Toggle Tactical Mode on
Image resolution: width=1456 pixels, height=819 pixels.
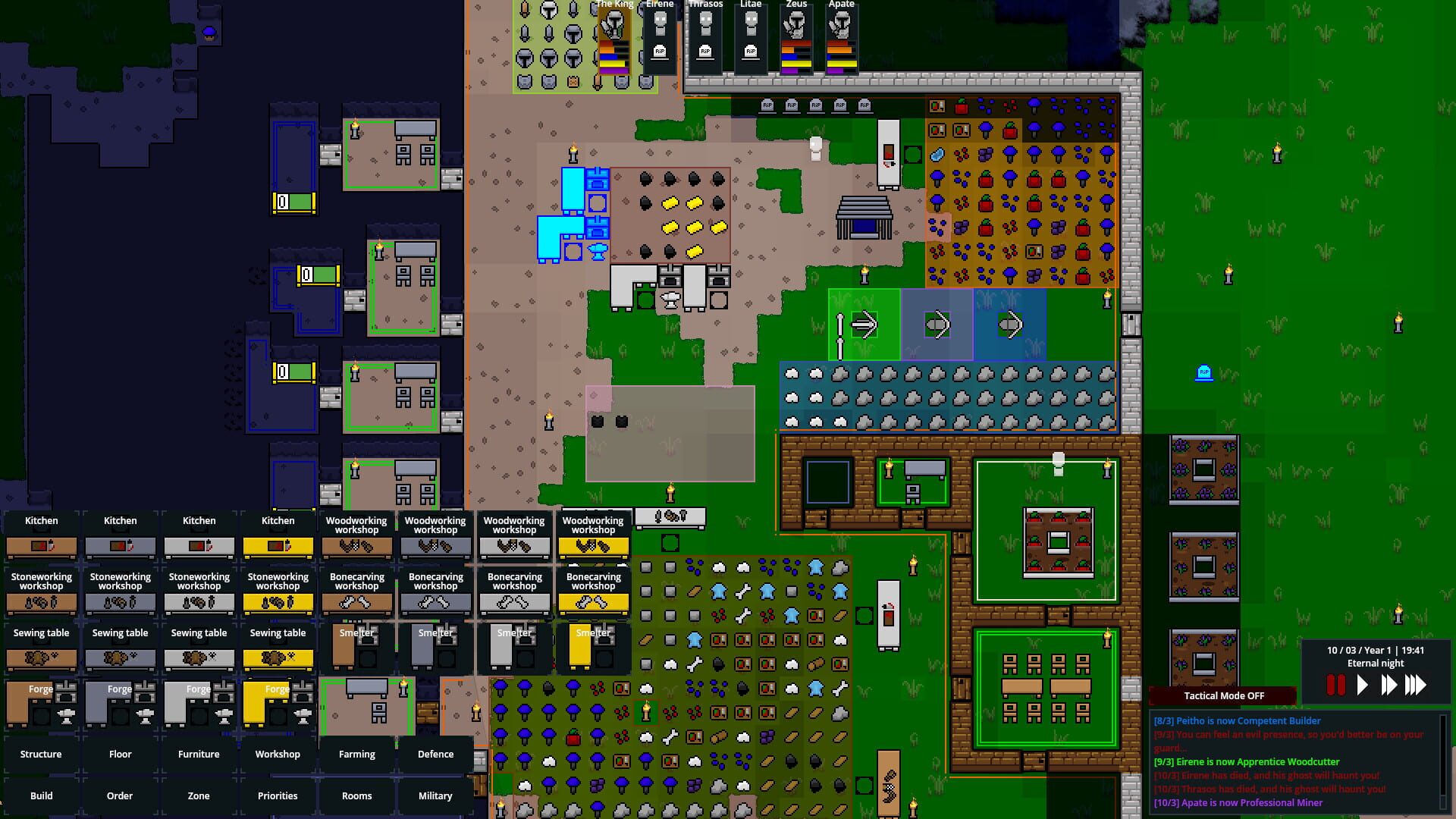pos(1224,695)
